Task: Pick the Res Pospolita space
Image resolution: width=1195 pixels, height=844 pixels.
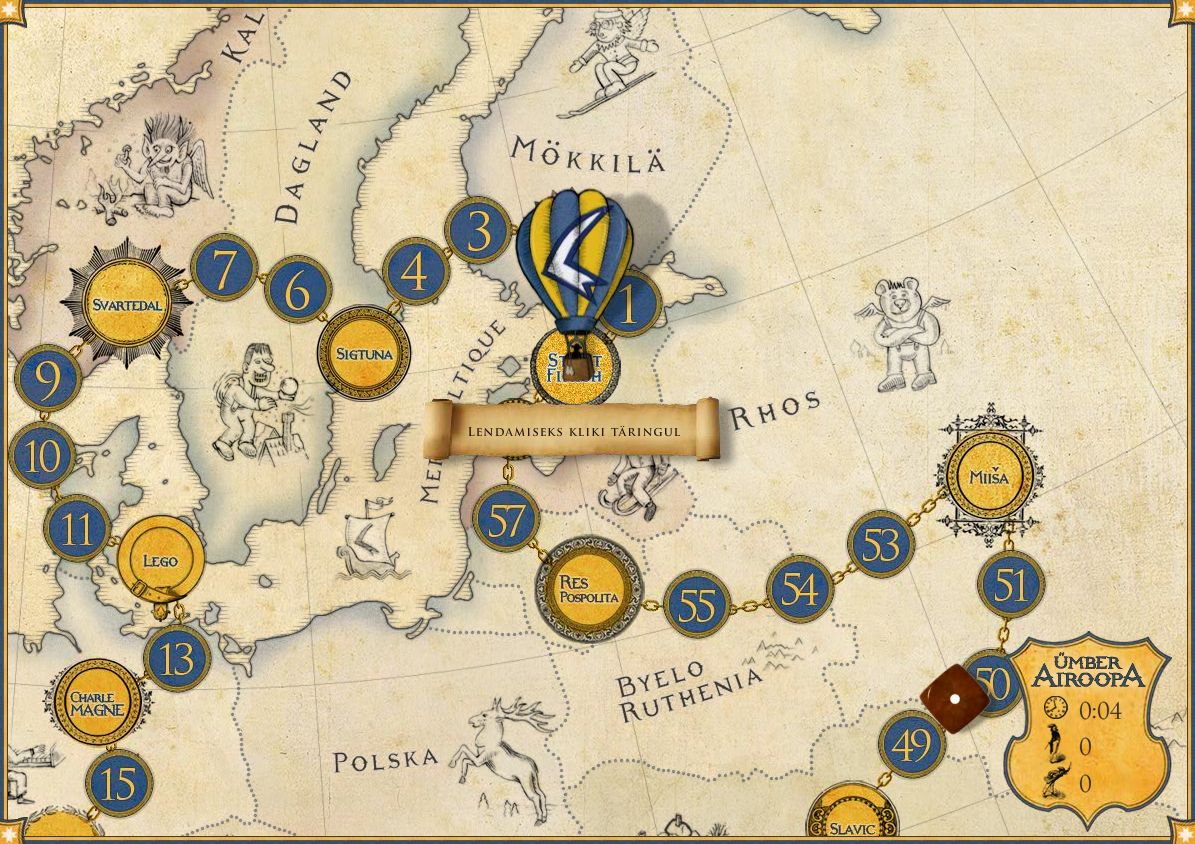Action: [589, 588]
